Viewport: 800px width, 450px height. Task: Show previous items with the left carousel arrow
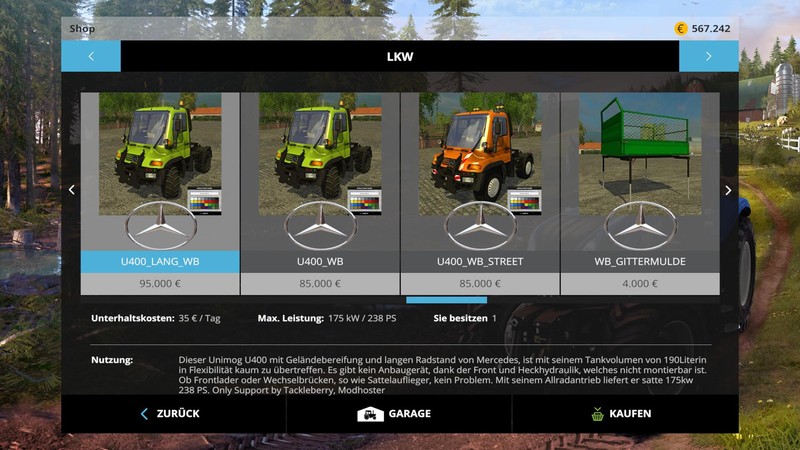pyautogui.click(x=71, y=190)
